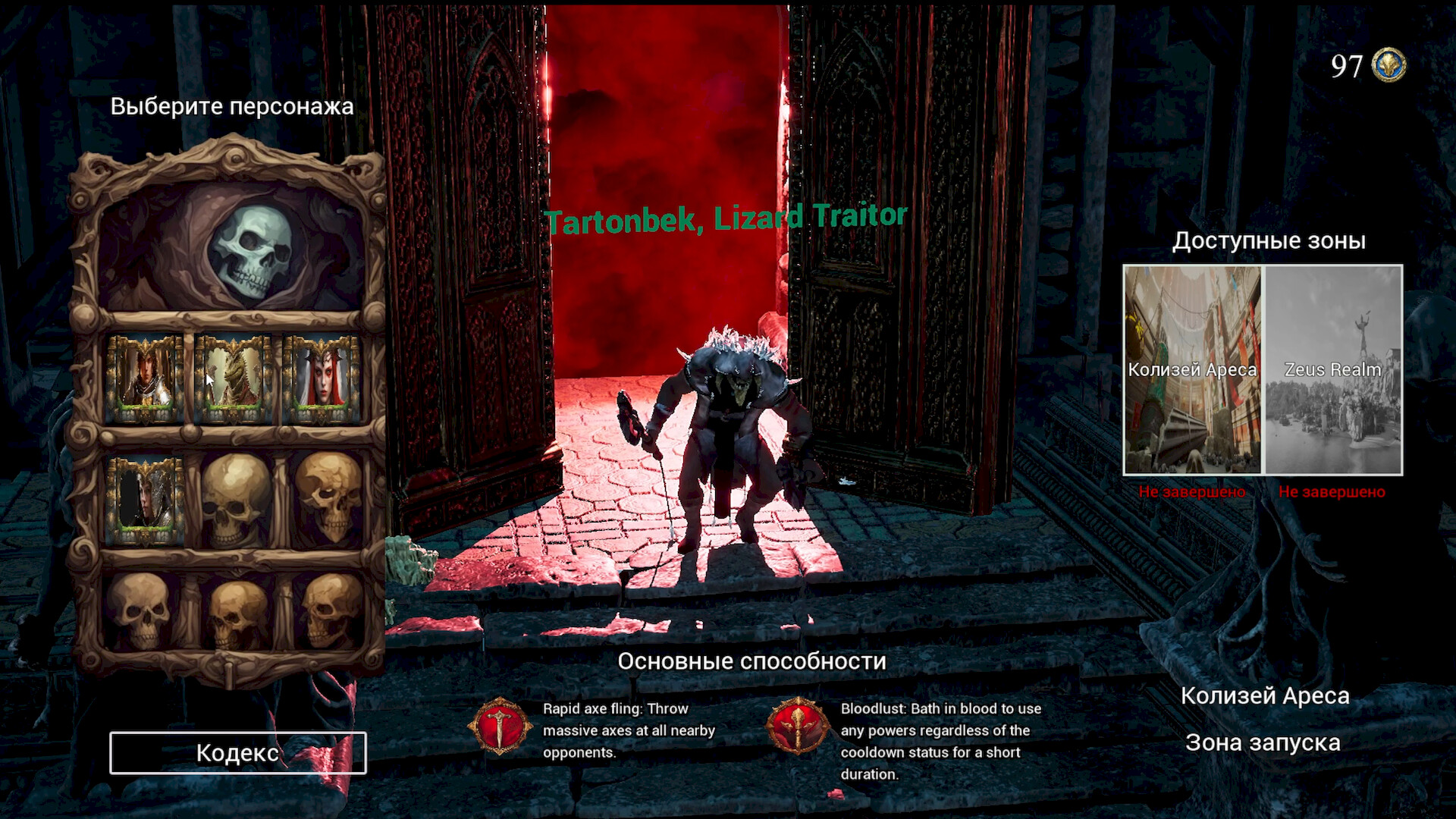Select the brown-haired armored knight portrait
1456x819 pixels.
pyautogui.click(x=145, y=378)
